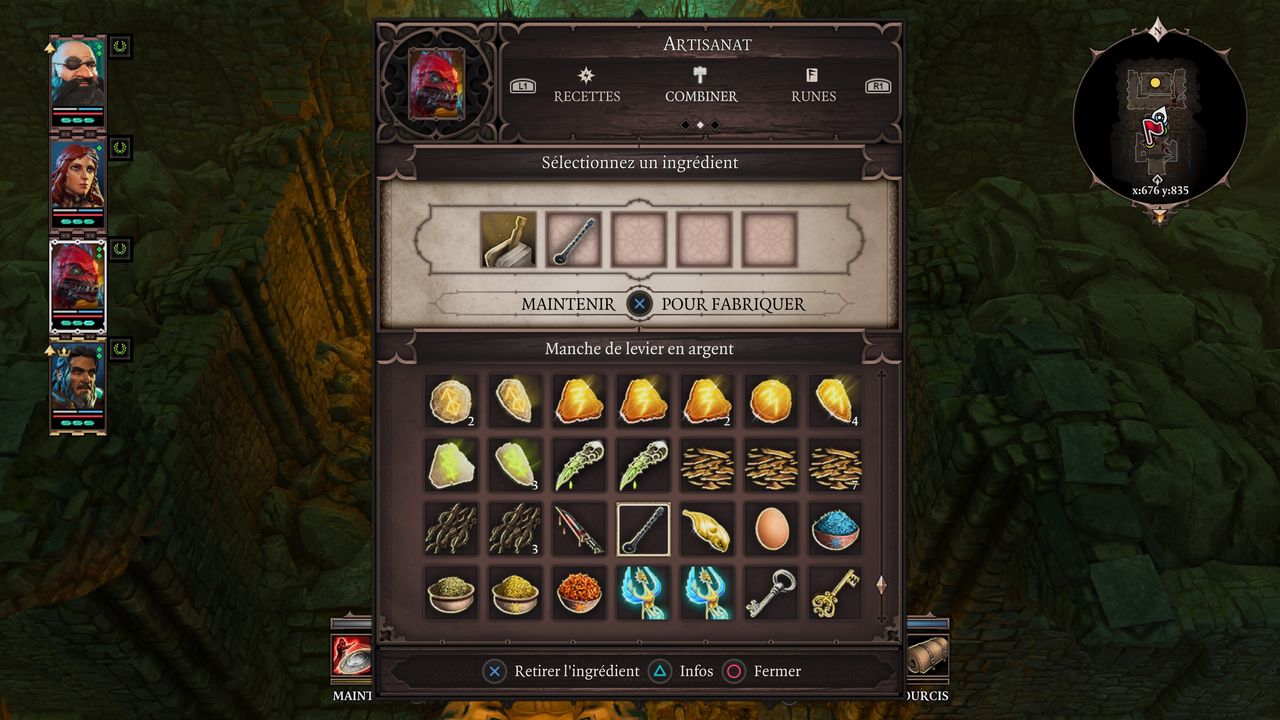Select the wood chips stack of 7
The image size is (1280, 720).
(x=835, y=465)
